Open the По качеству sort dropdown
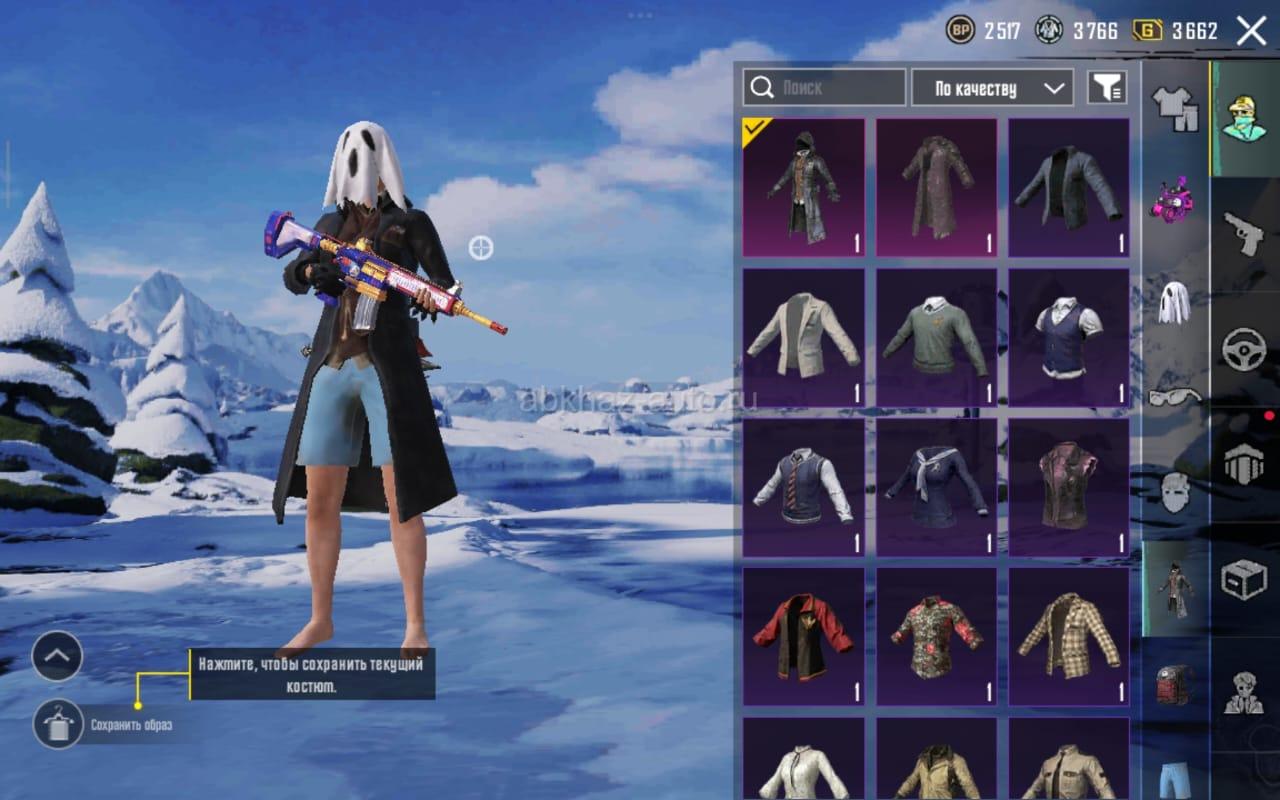 pyautogui.click(x=992, y=88)
